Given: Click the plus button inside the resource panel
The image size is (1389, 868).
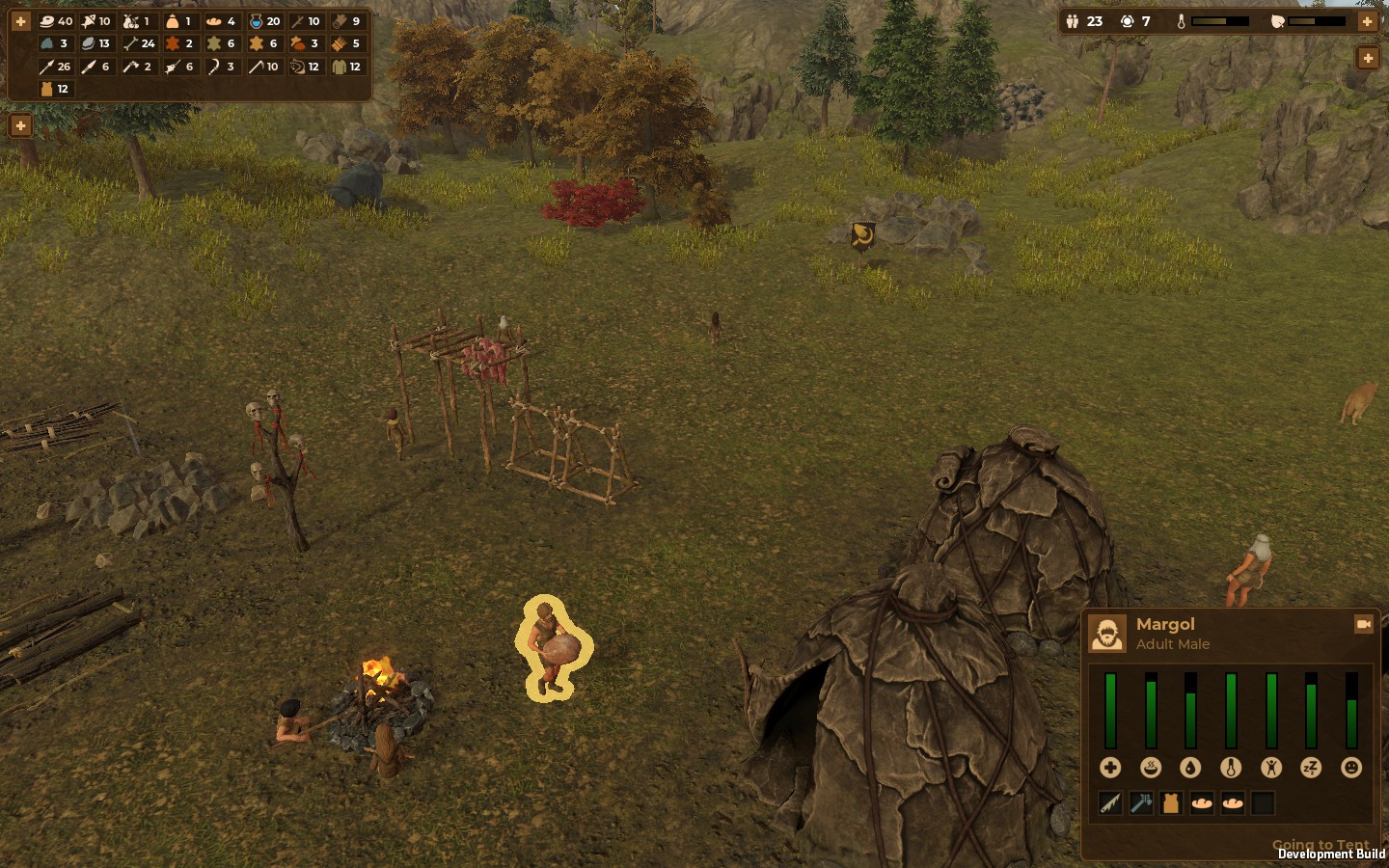Looking at the screenshot, I should [20, 21].
